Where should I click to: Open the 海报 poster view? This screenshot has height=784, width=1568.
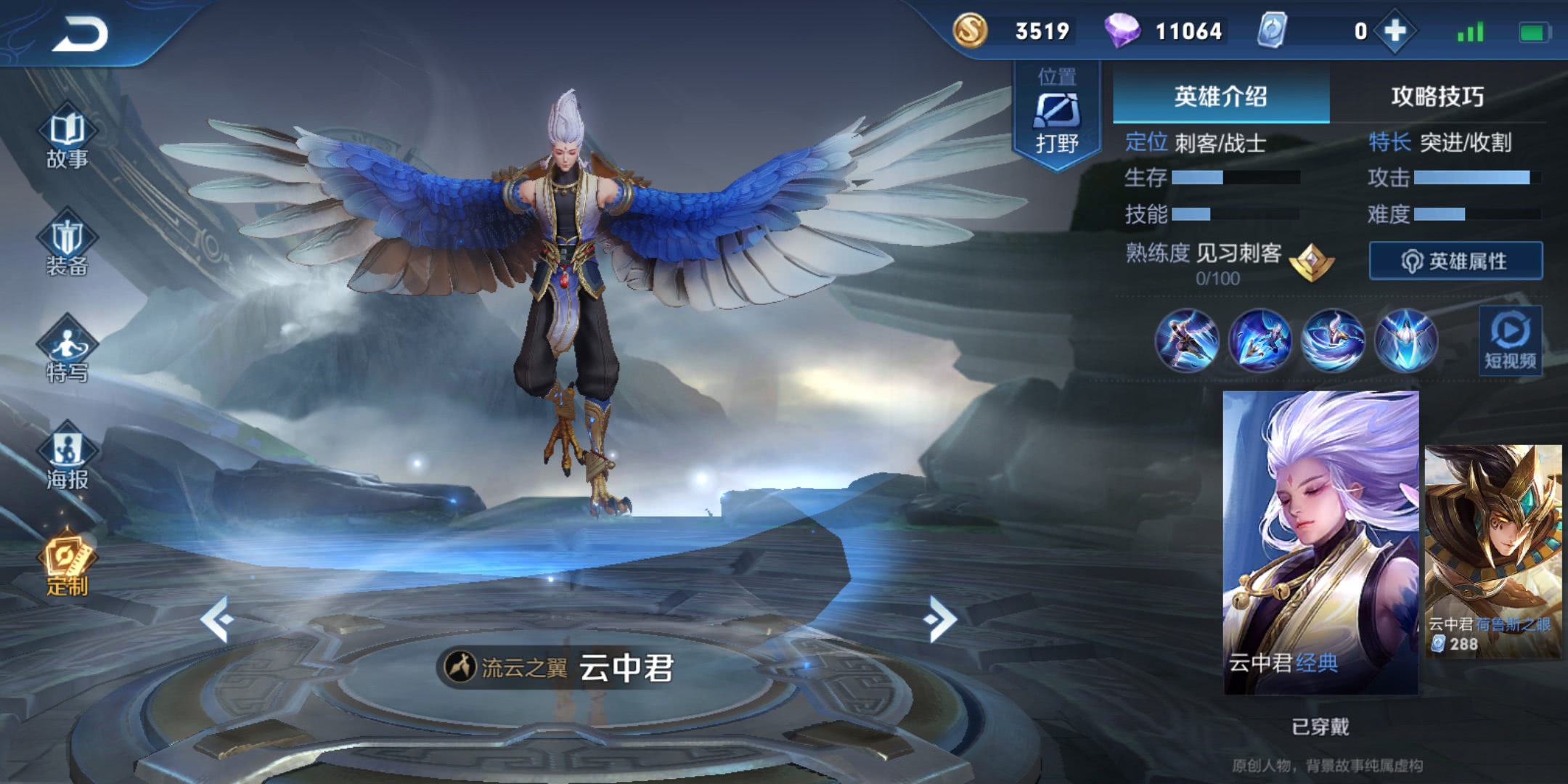coord(67,457)
